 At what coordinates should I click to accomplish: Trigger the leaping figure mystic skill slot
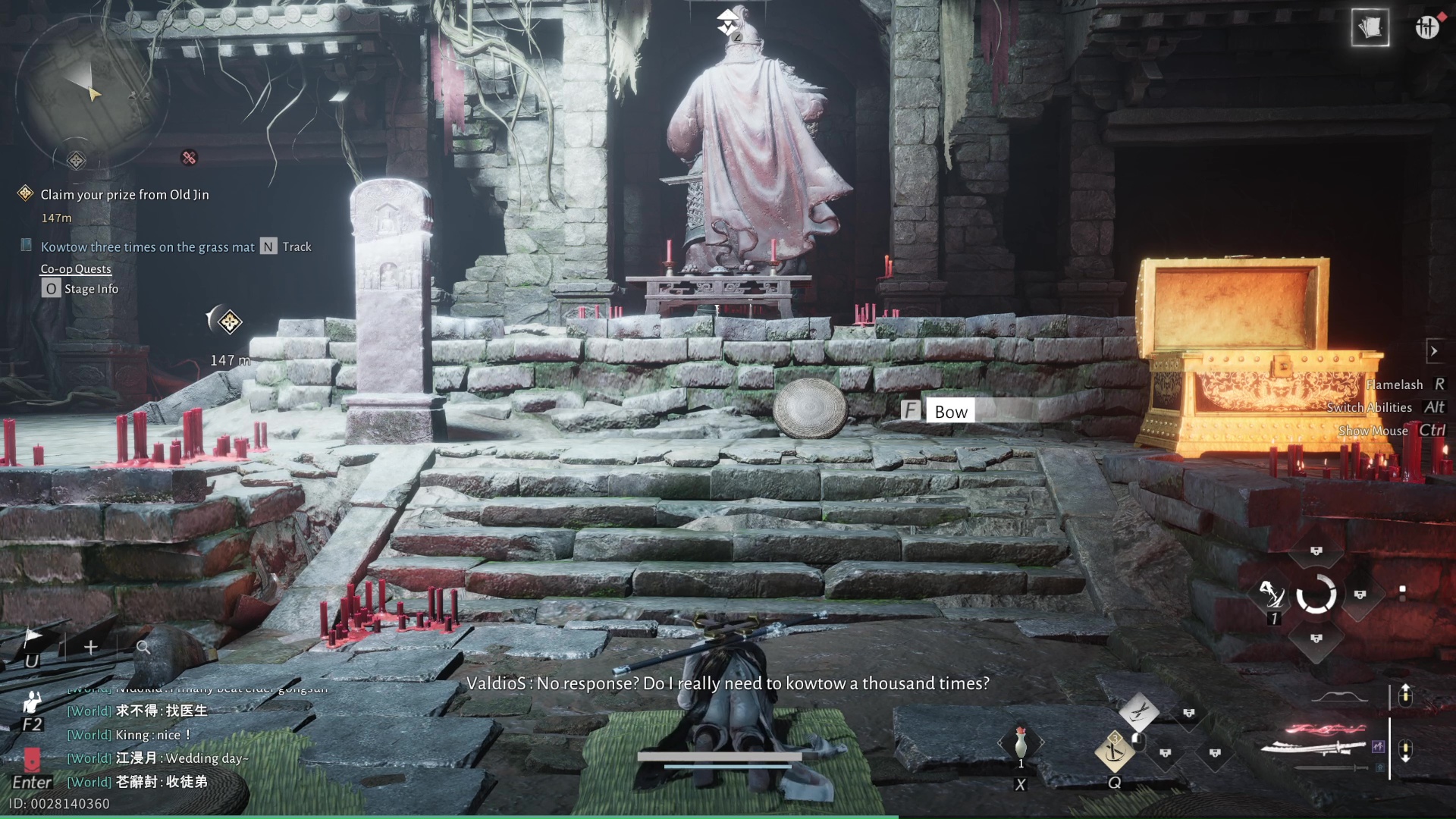coord(1272,594)
